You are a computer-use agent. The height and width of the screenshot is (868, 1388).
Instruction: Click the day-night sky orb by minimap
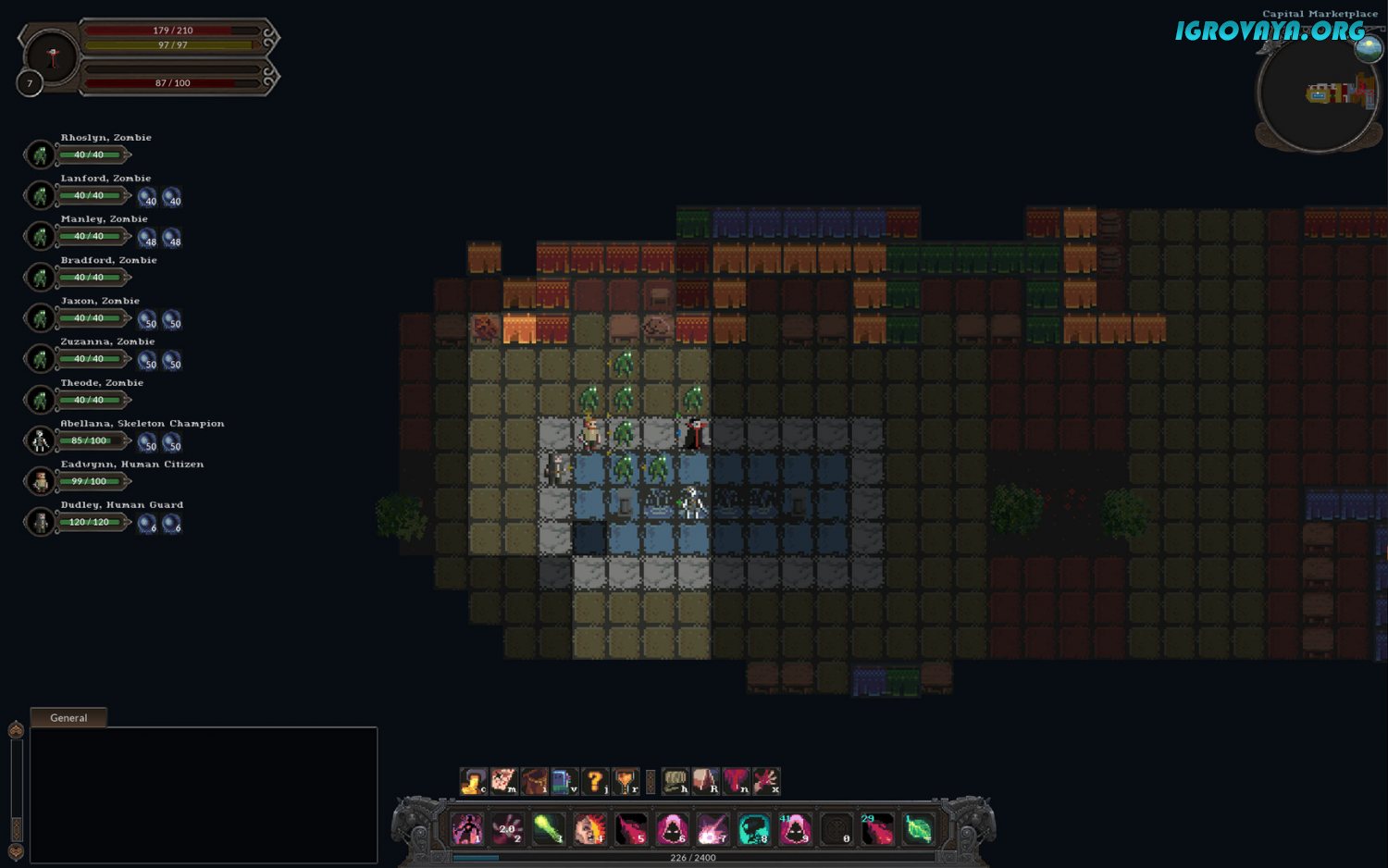coord(1369,47)
